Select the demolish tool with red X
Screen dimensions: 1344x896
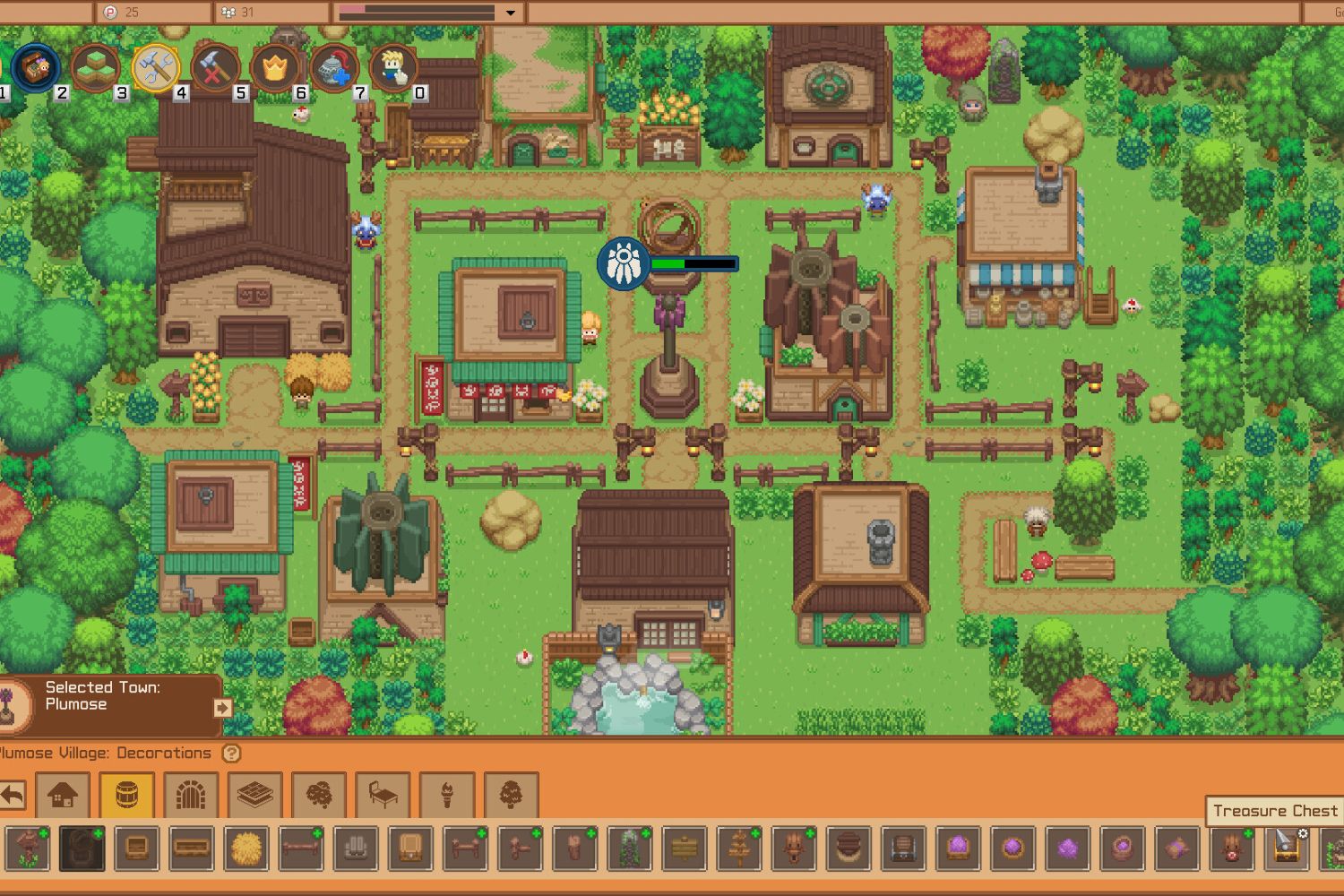point(215,65)
